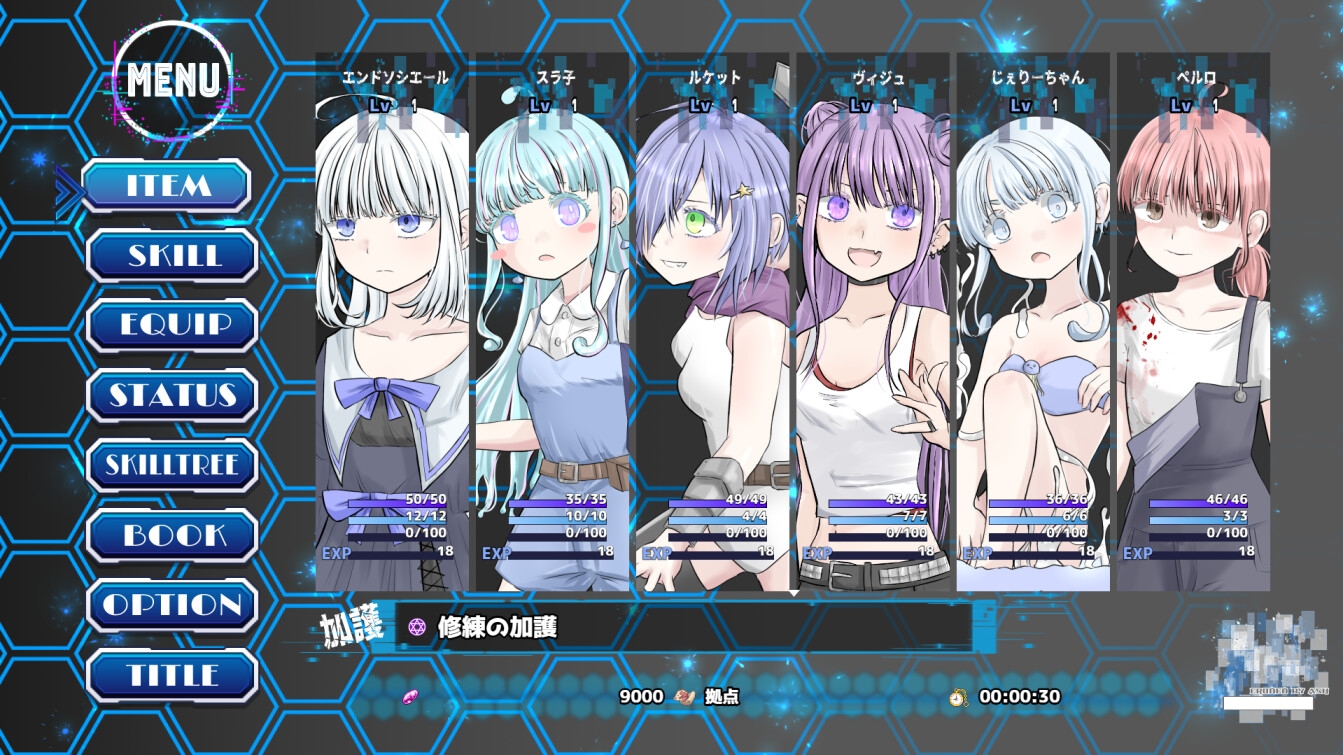Select party member エンドソシエール
The width and height of the screenshot is (1343, 755).
coord(392,320)
